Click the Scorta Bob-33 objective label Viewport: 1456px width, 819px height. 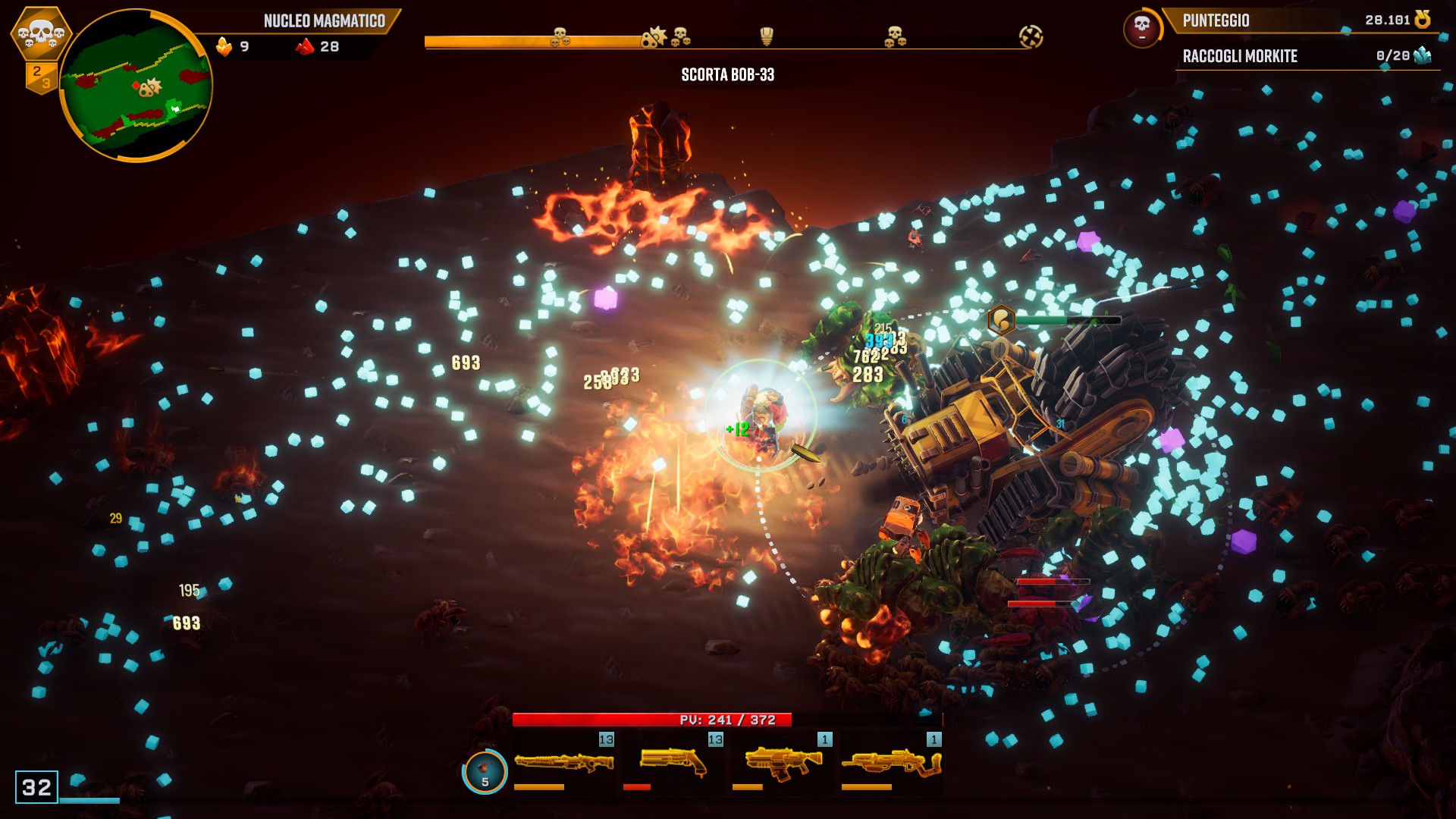[x=727, y=74]
